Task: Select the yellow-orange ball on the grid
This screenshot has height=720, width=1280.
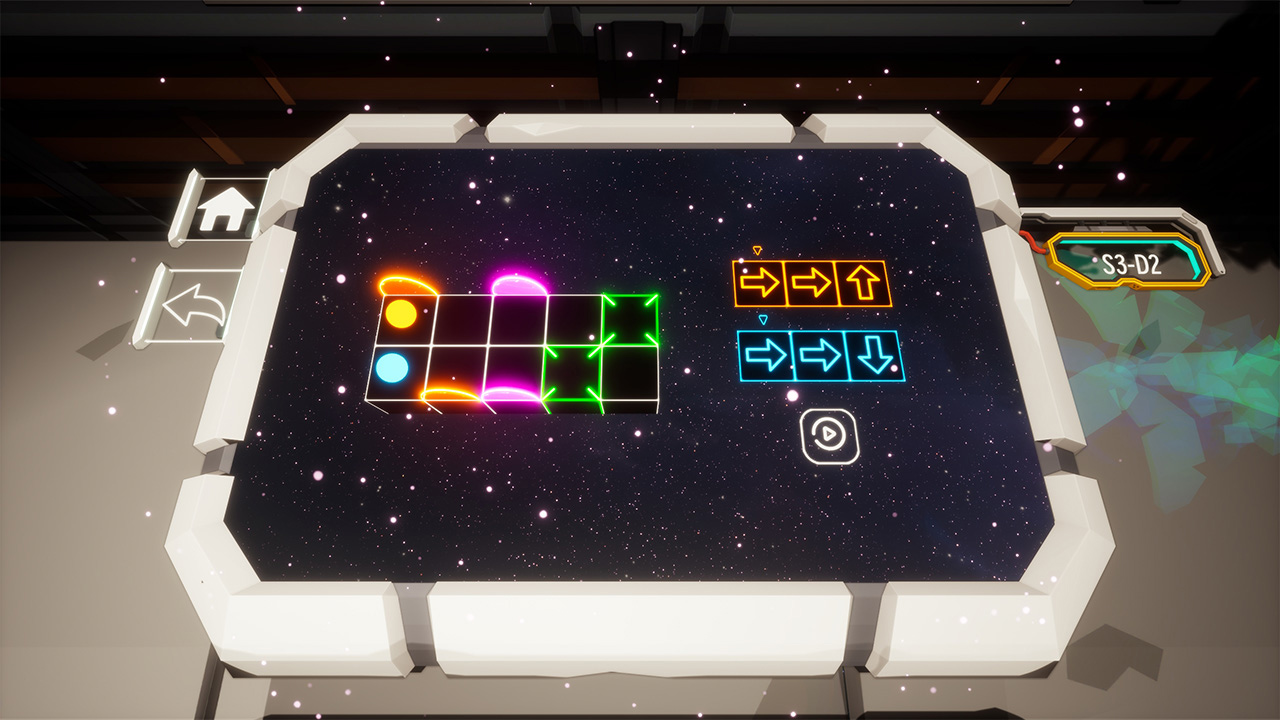Action: tap(403, 315)
